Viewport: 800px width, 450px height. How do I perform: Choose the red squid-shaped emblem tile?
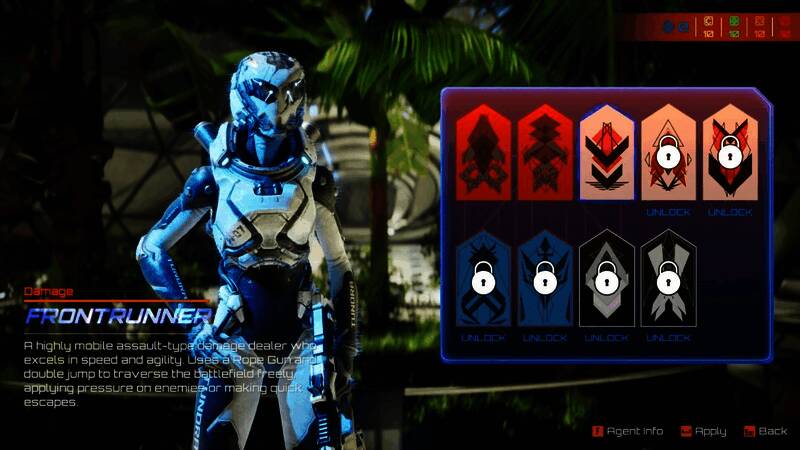pyautogui.click(x=483, y=153)
